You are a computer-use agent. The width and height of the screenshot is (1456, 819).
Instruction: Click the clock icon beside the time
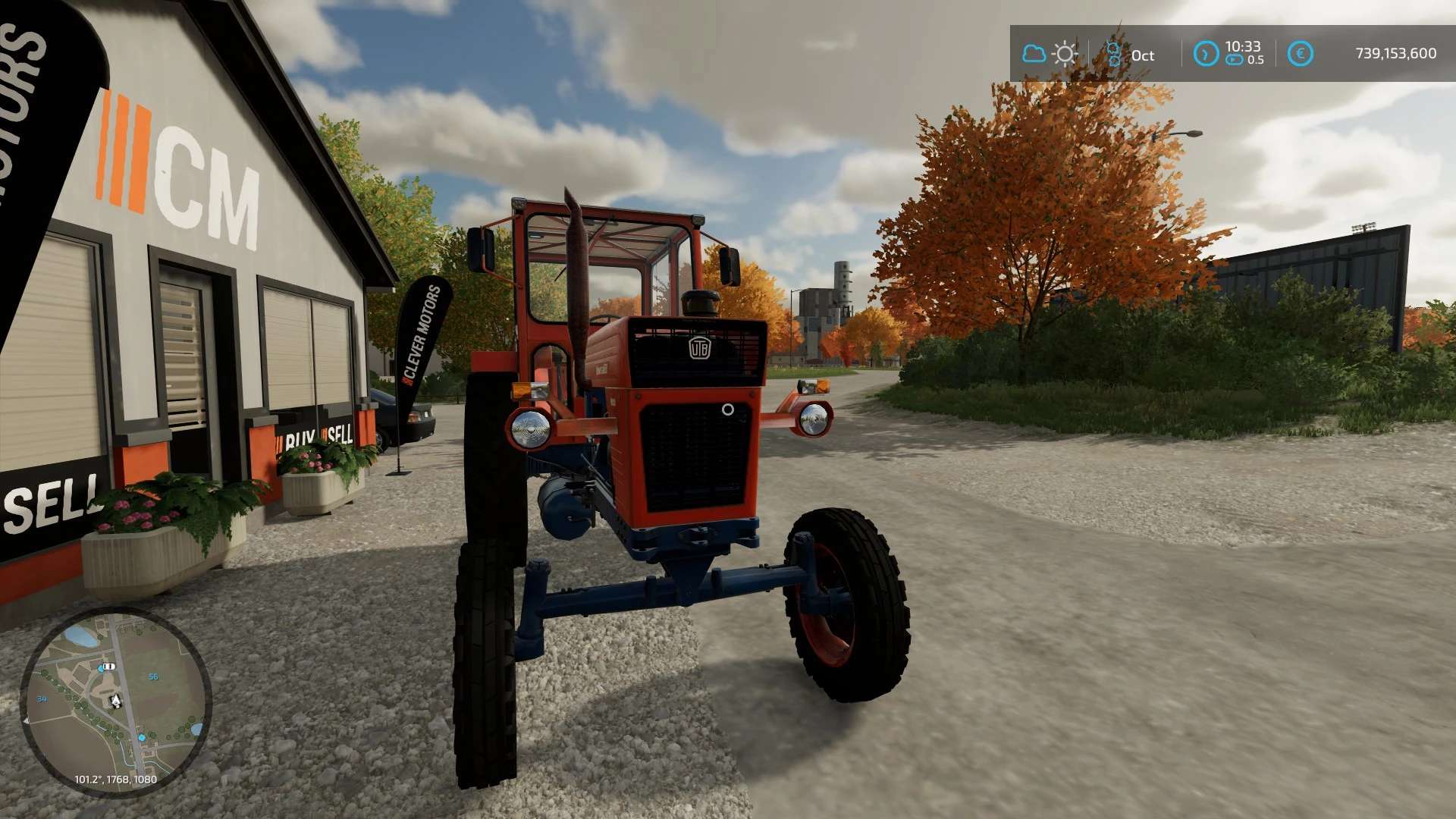(x=1205, y=54)
